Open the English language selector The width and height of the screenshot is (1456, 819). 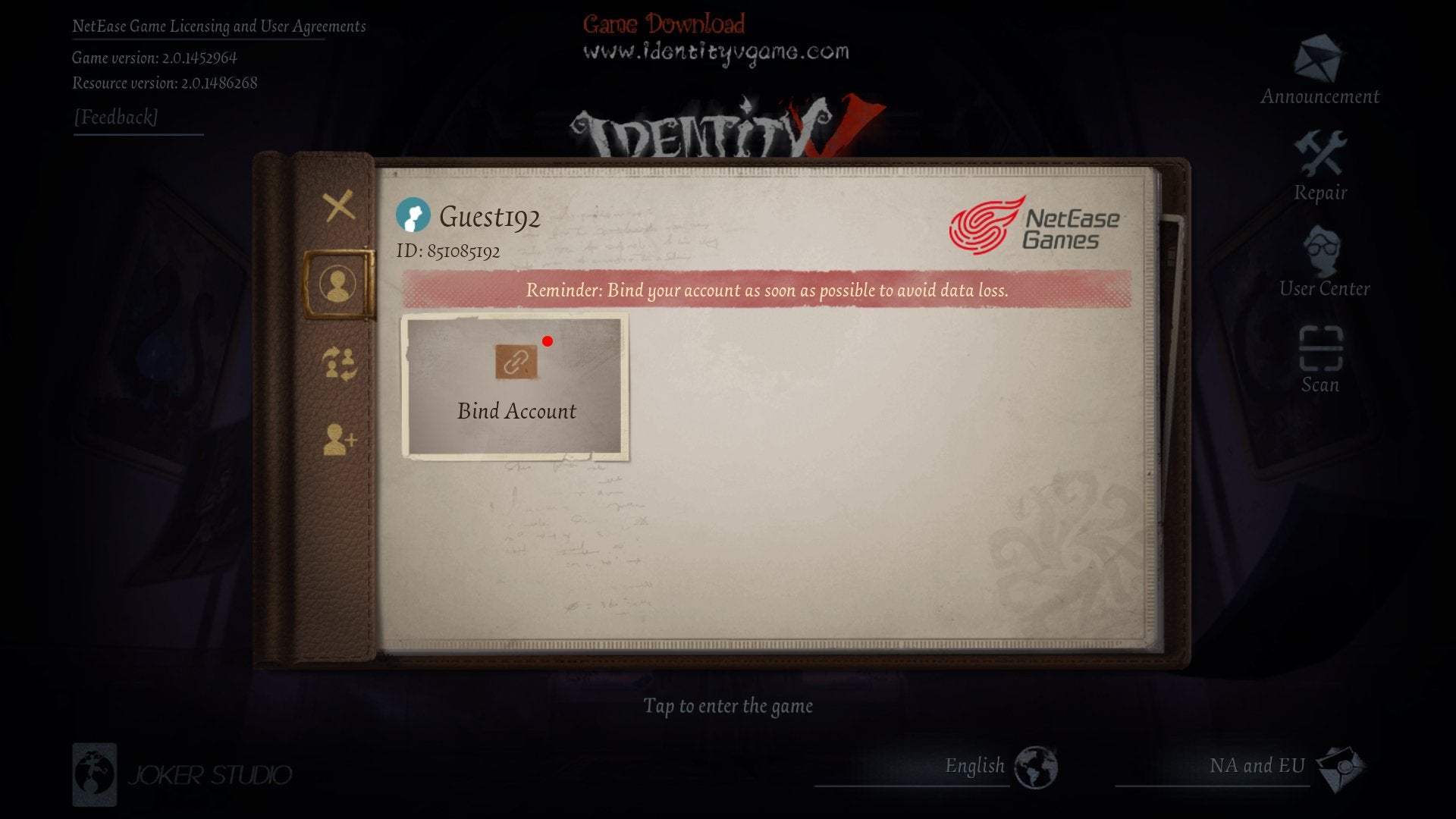974,766
